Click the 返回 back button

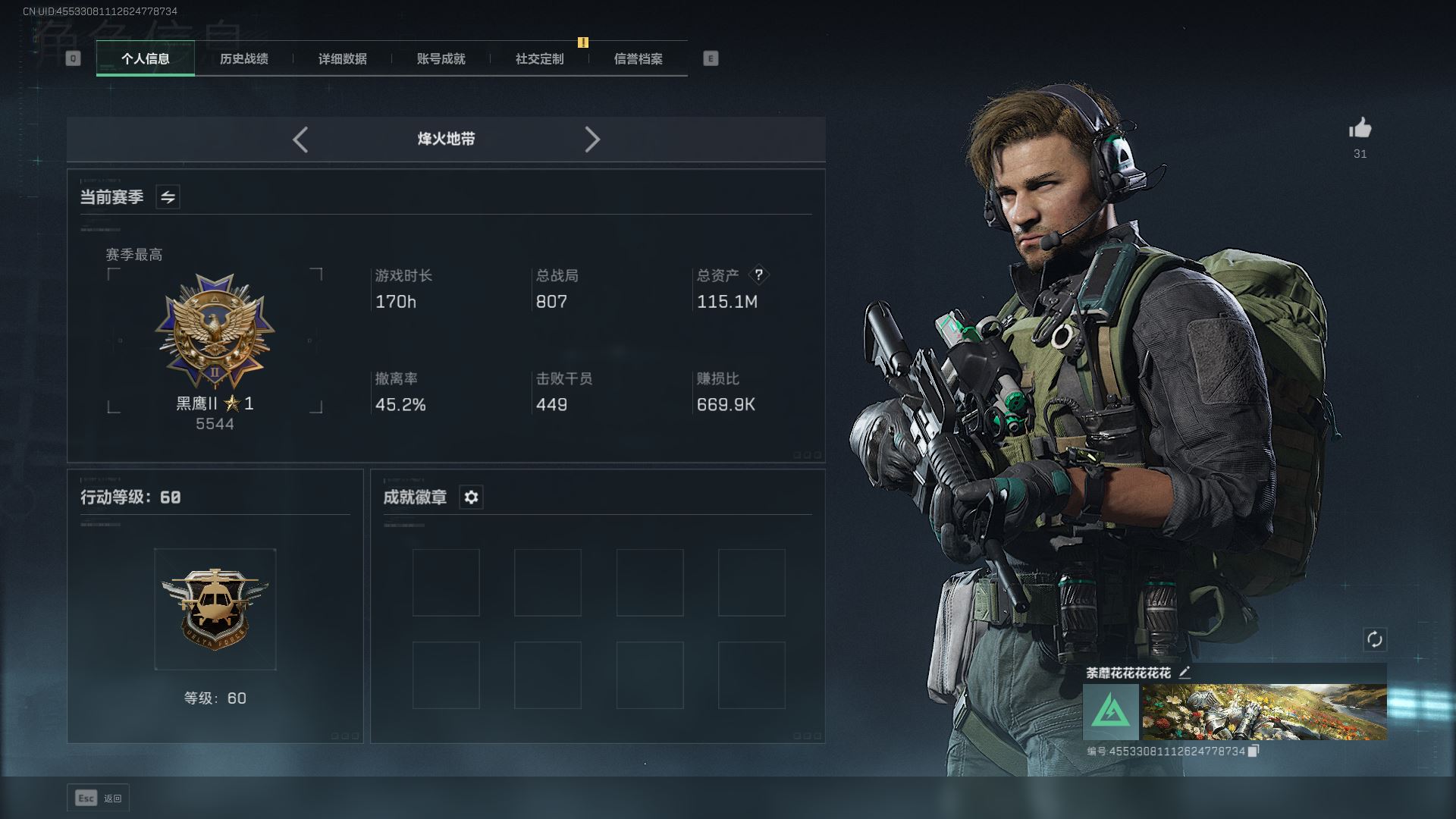click(99, 798)
